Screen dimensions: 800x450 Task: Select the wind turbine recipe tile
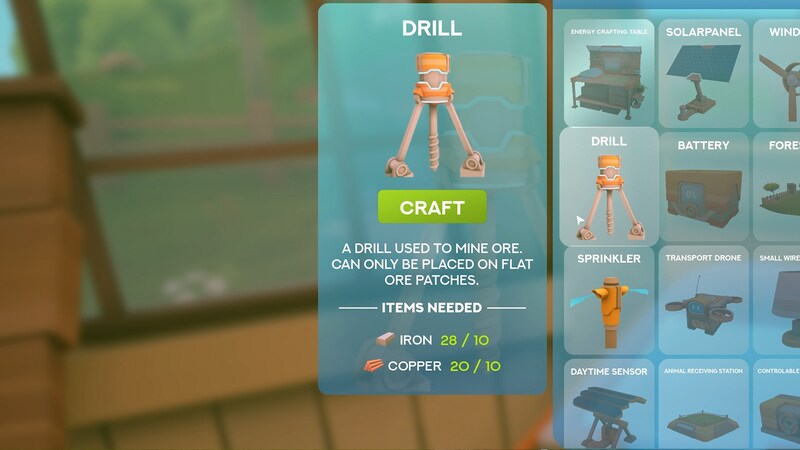pos(781,73)
